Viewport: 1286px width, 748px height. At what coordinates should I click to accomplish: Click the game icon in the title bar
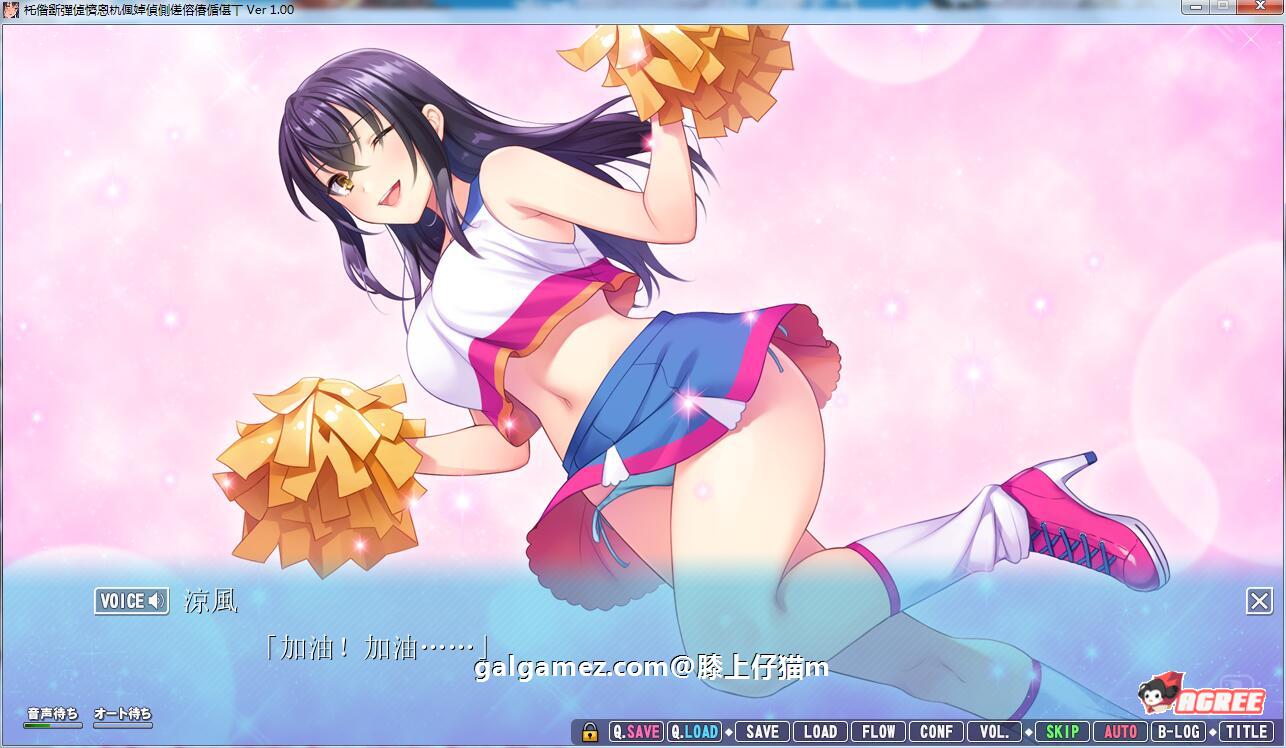(x=10, y=8)
